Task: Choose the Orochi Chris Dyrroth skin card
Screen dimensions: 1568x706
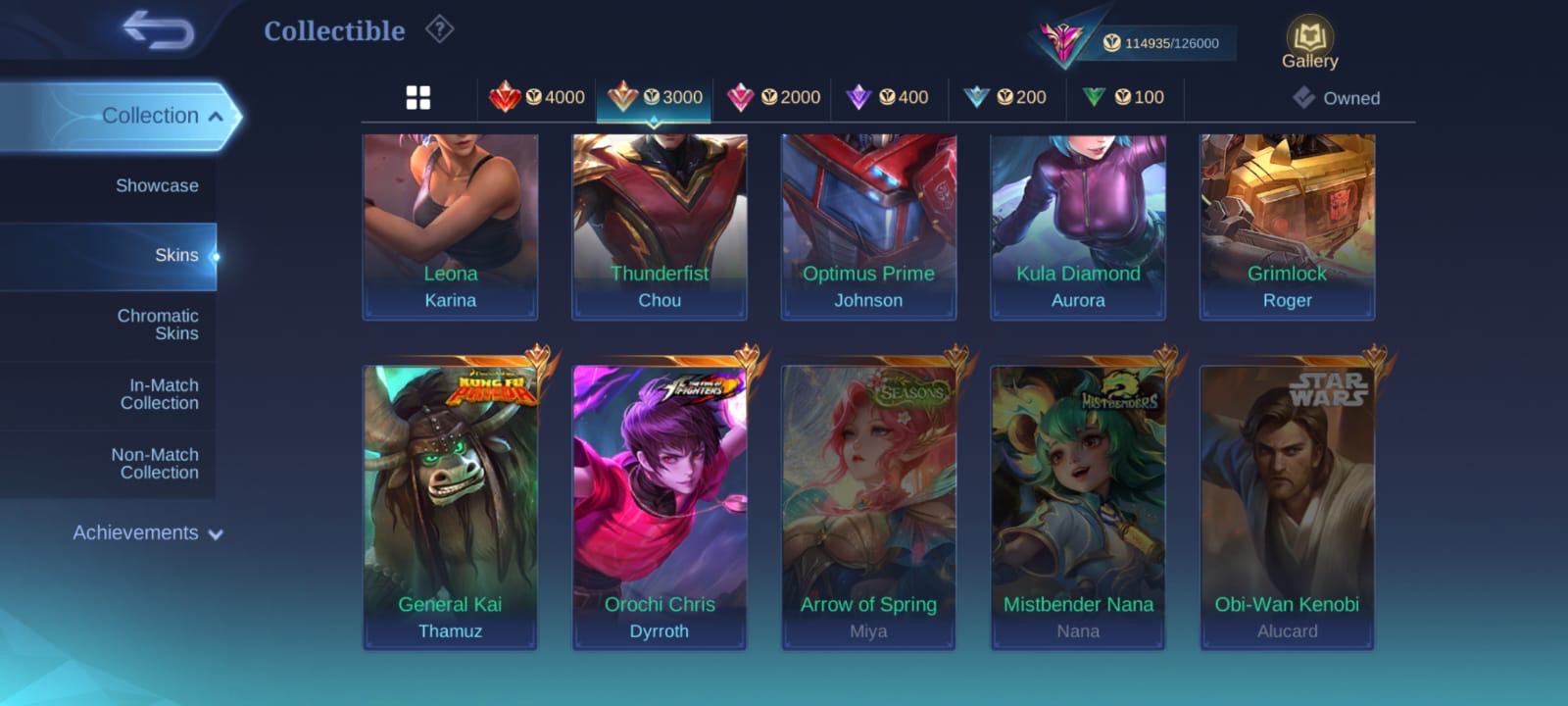Action: [660, 505]
